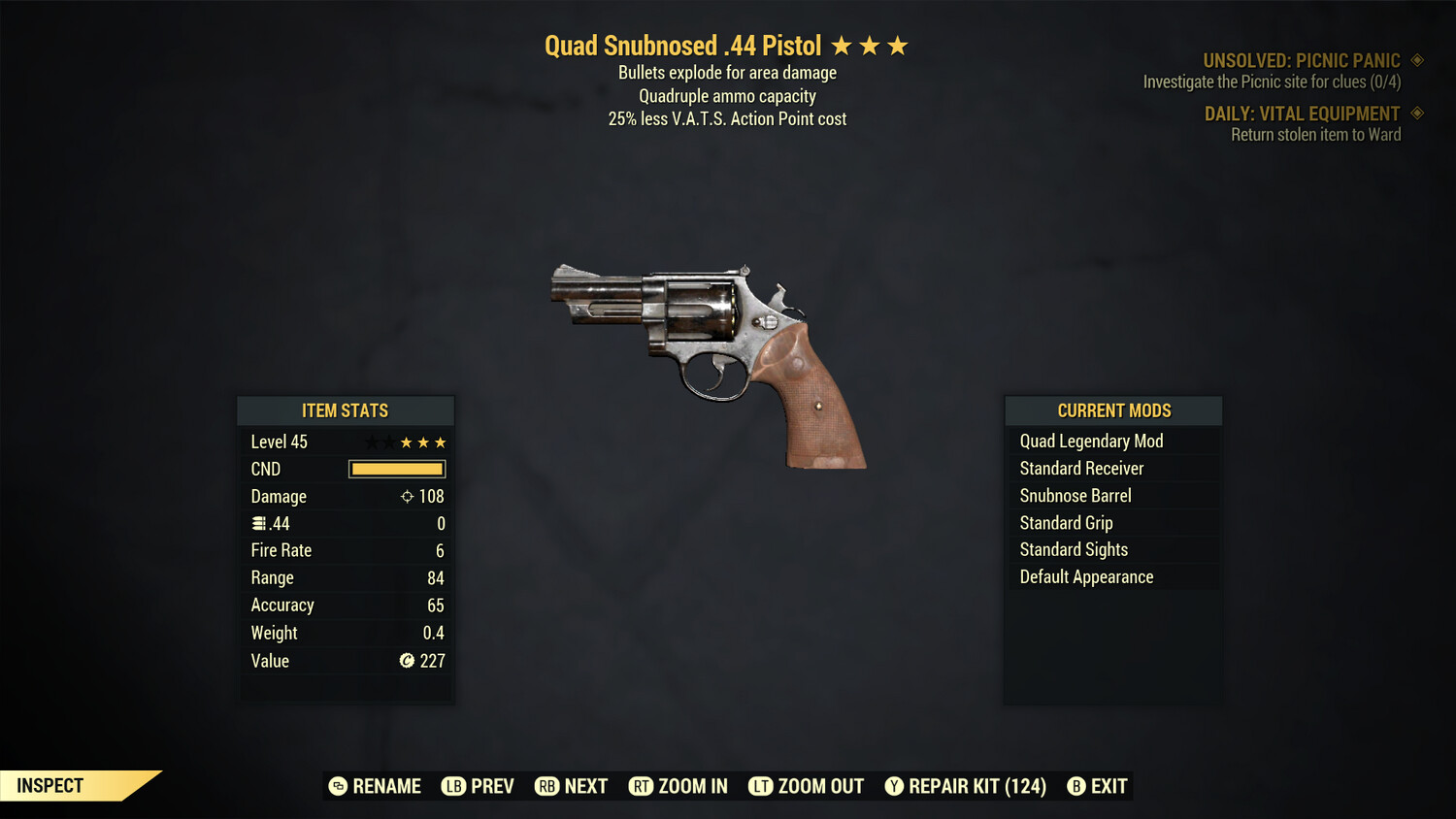Click the rename shortcut icon before RENAME
The image size is (1456, 819).
coord(337,786)
